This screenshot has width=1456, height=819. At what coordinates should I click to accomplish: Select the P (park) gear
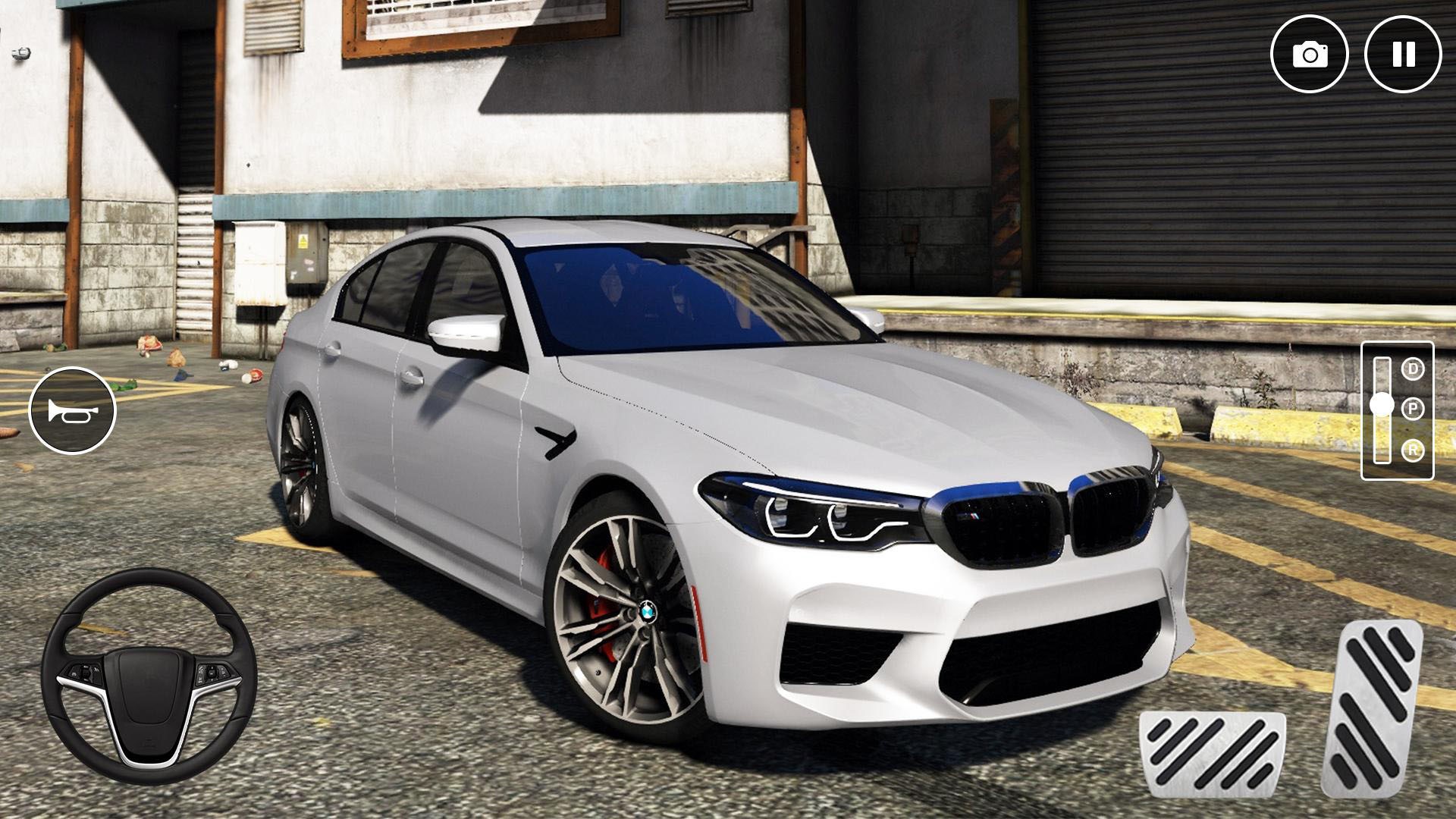[1412, 409]
